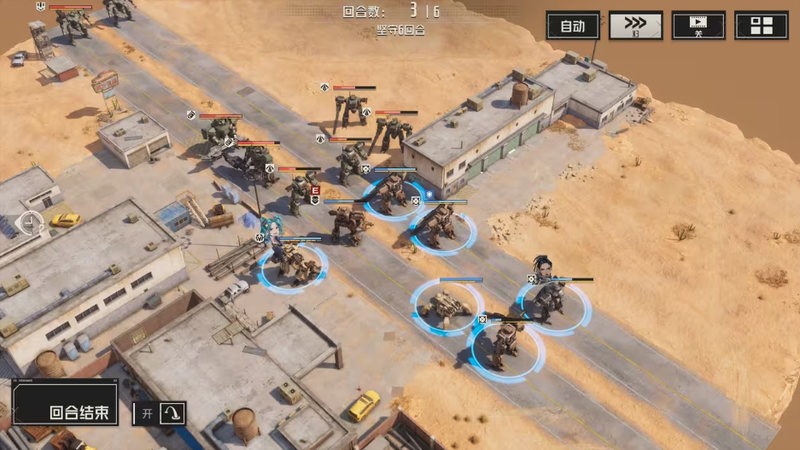Enable auto battle with 自动 button
Viewport: 800px width, 450px height.
tap(573, 25)
